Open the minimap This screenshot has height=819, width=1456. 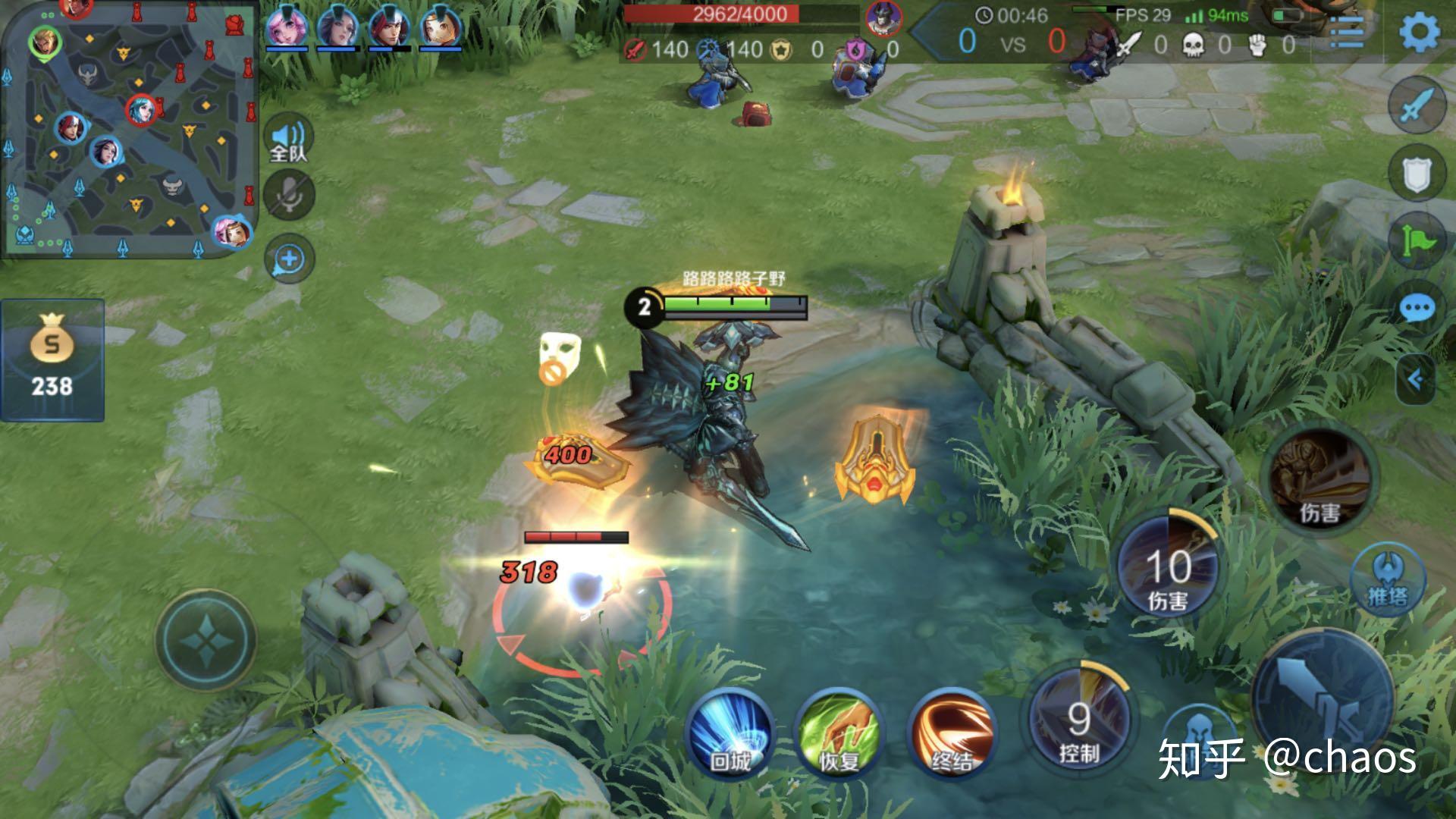tap(129, 129)
